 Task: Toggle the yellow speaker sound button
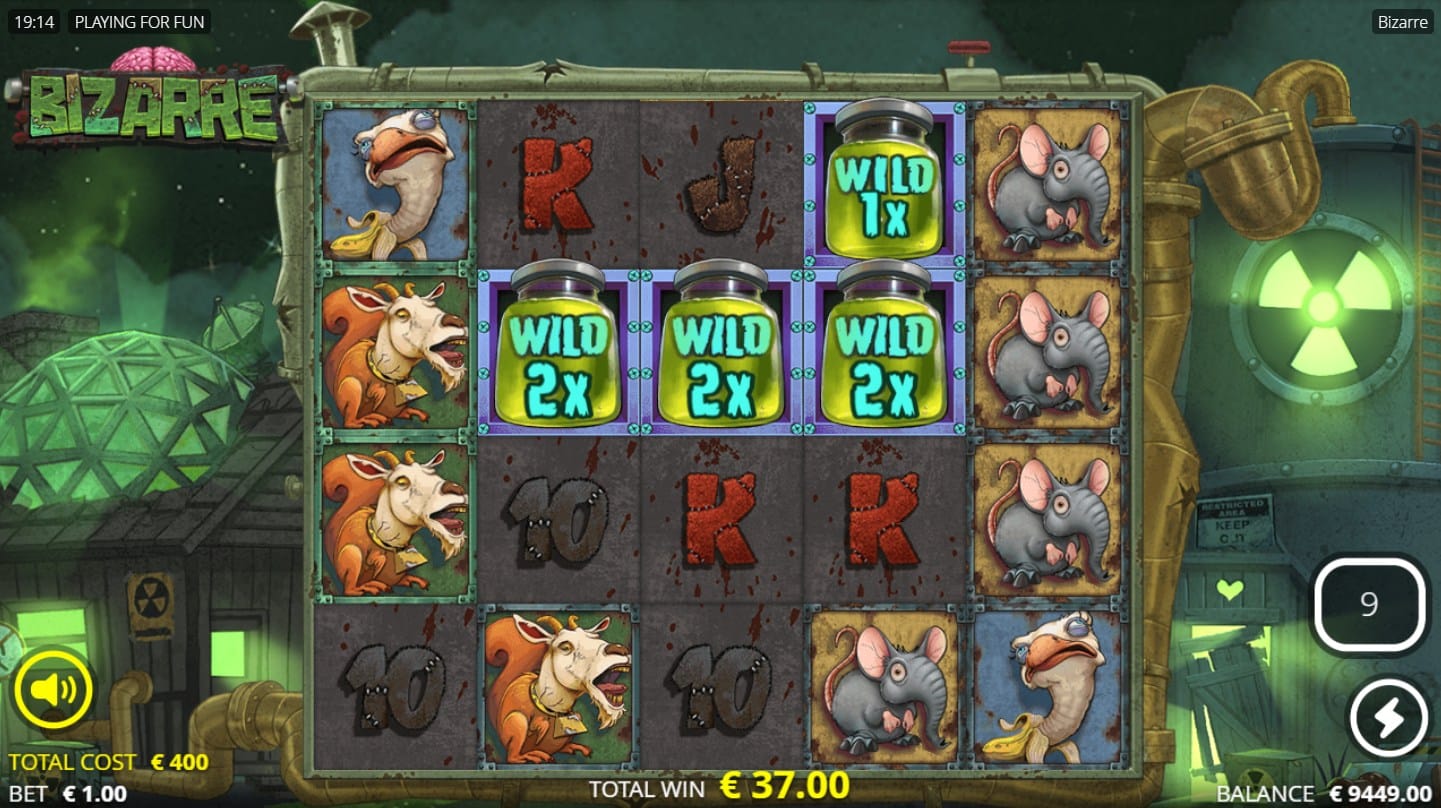click(x=53, y=690)
